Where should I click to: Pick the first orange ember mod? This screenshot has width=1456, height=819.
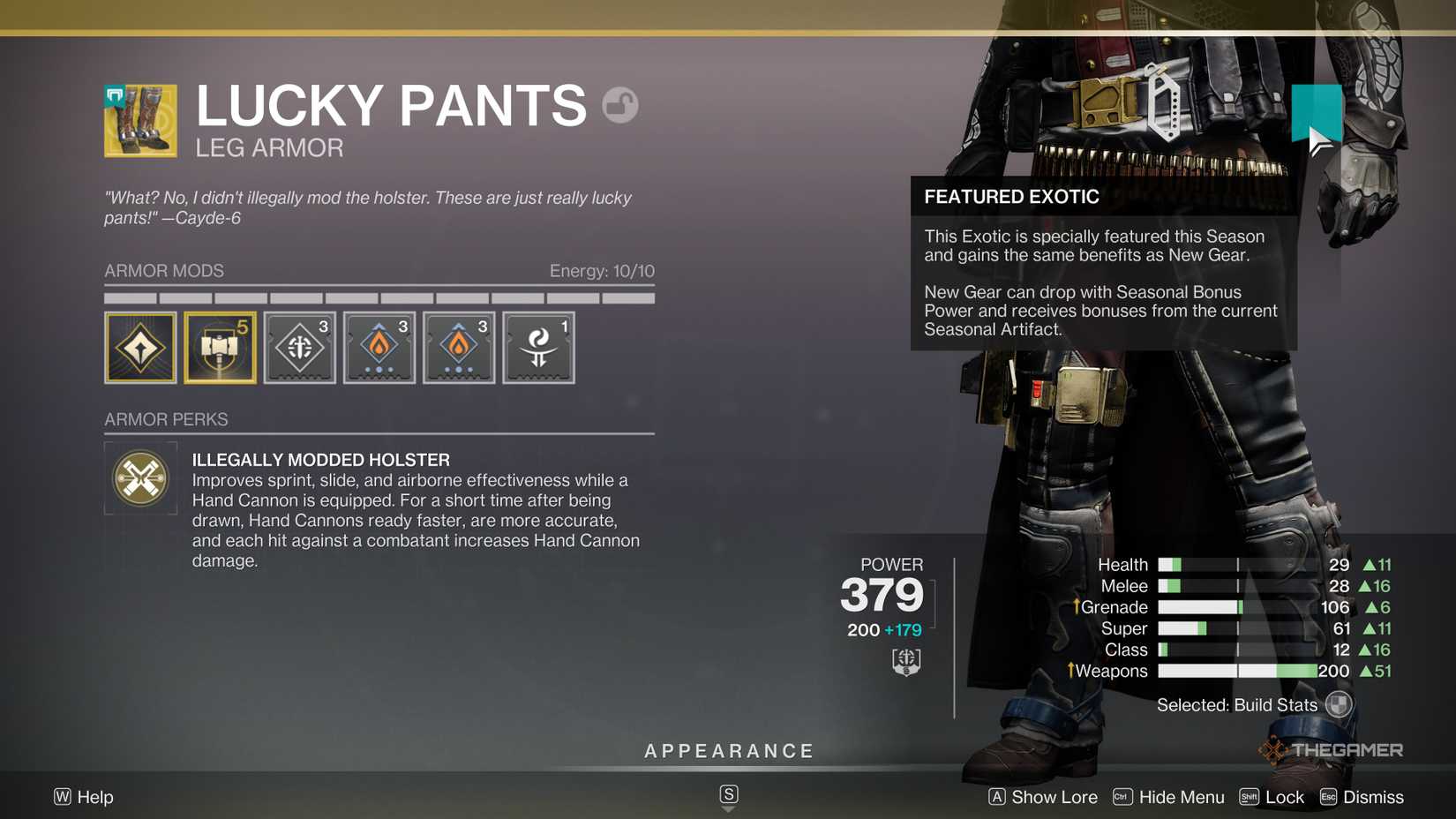click(x=379, y=347)
